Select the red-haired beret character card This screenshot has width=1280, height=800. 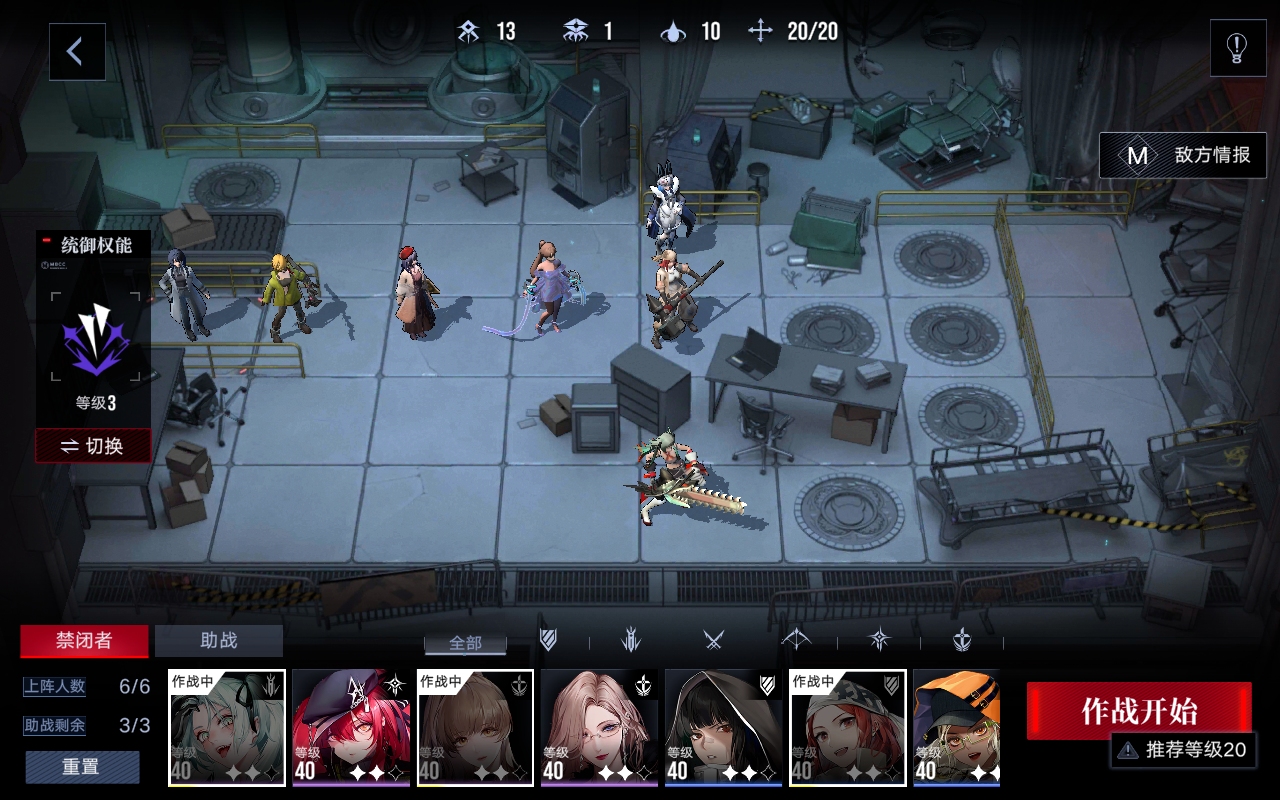tap(351, 727)
